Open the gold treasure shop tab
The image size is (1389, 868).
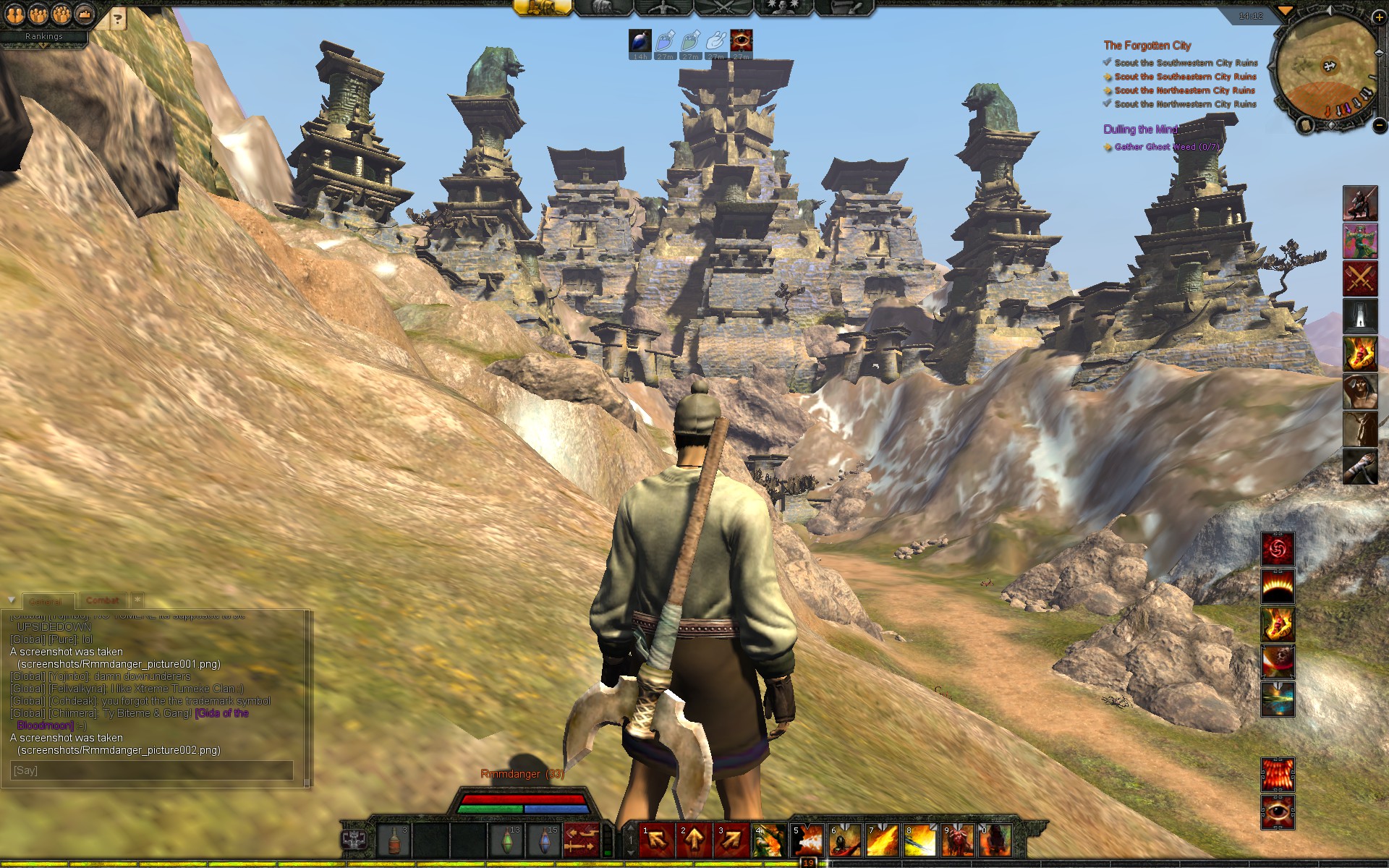[542, 8]
